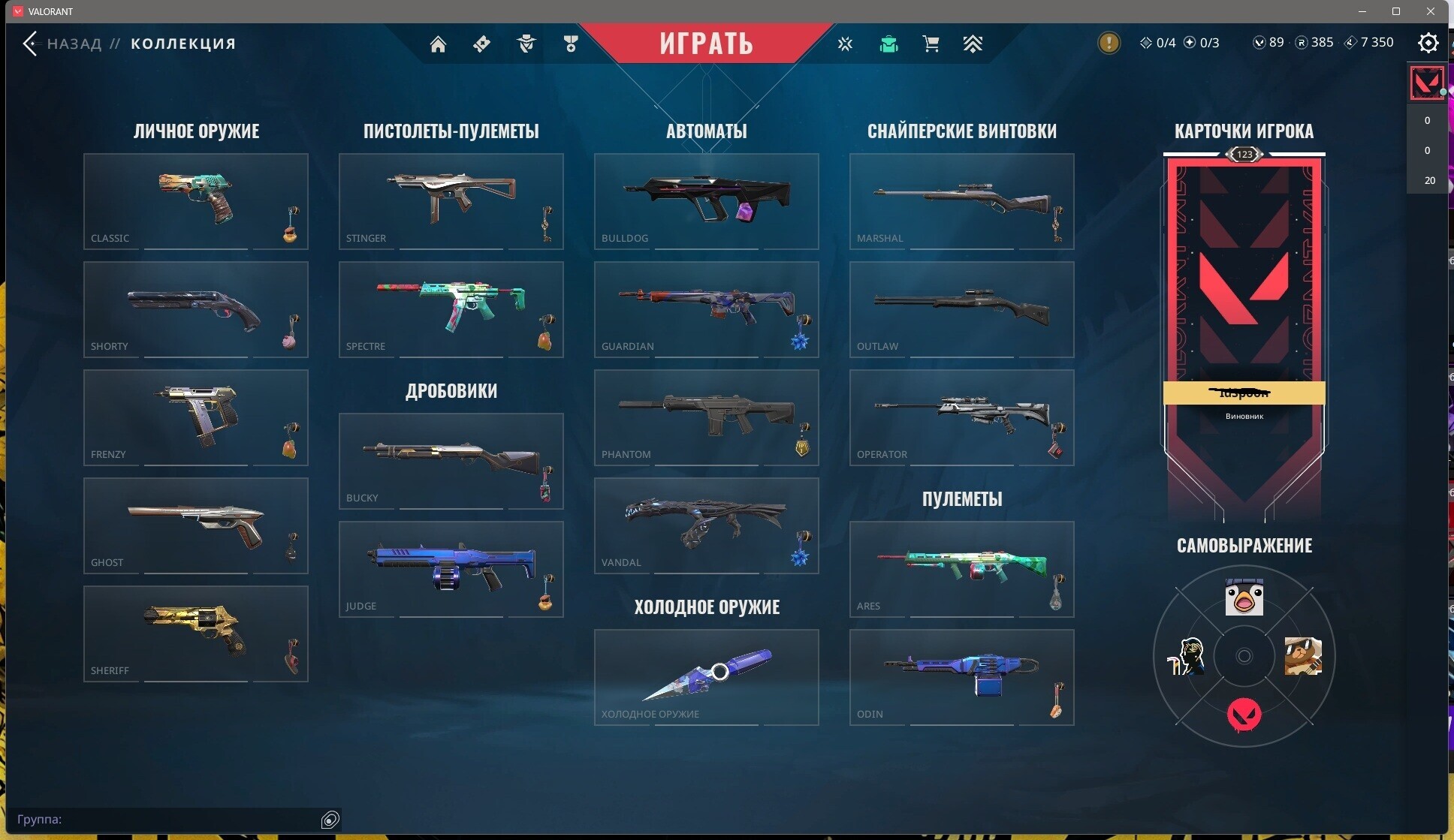Screen dimensions: 1454x840
Task: Select the Classic pistol slot
Action: click(x=195, y=200)
